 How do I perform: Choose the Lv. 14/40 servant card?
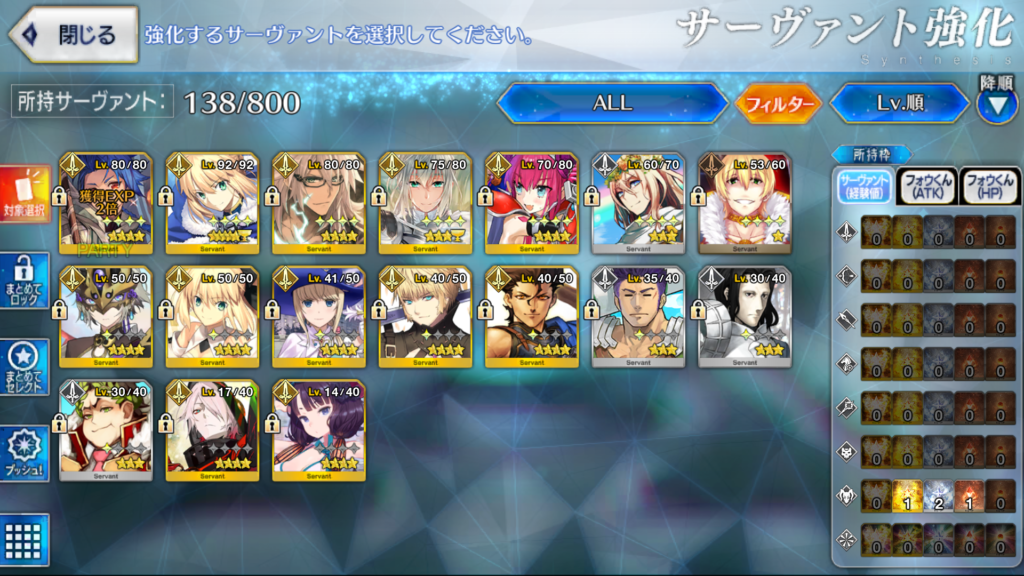pos(319,431)
